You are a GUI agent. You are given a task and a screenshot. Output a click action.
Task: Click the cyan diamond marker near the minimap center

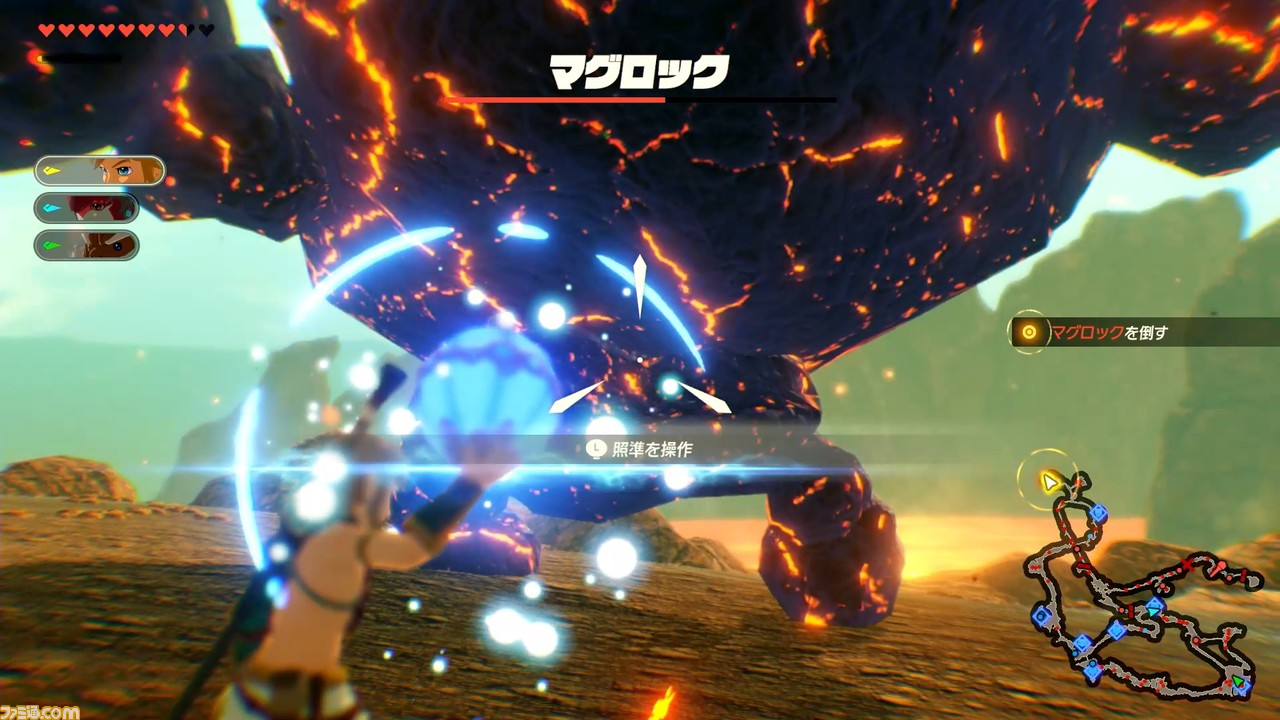(1154, 610)
